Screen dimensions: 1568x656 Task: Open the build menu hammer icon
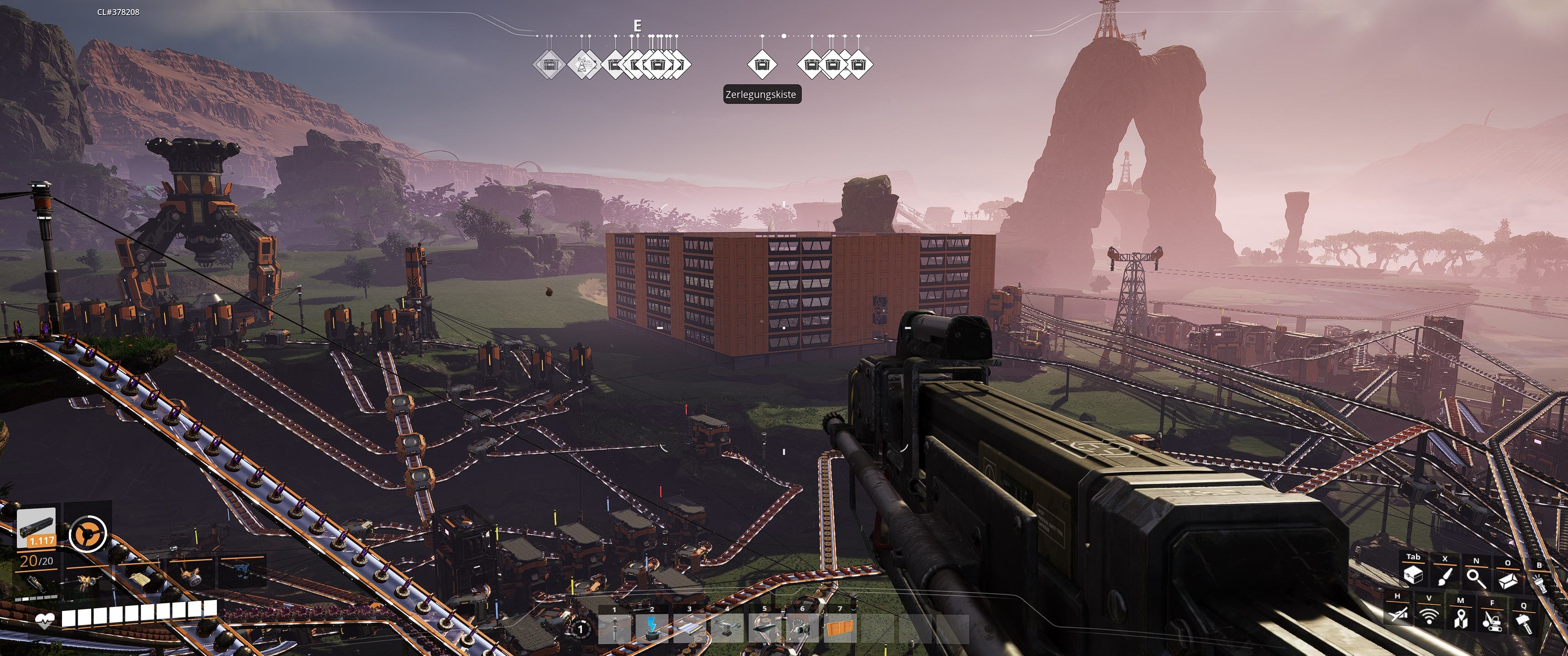[1524, 624]
